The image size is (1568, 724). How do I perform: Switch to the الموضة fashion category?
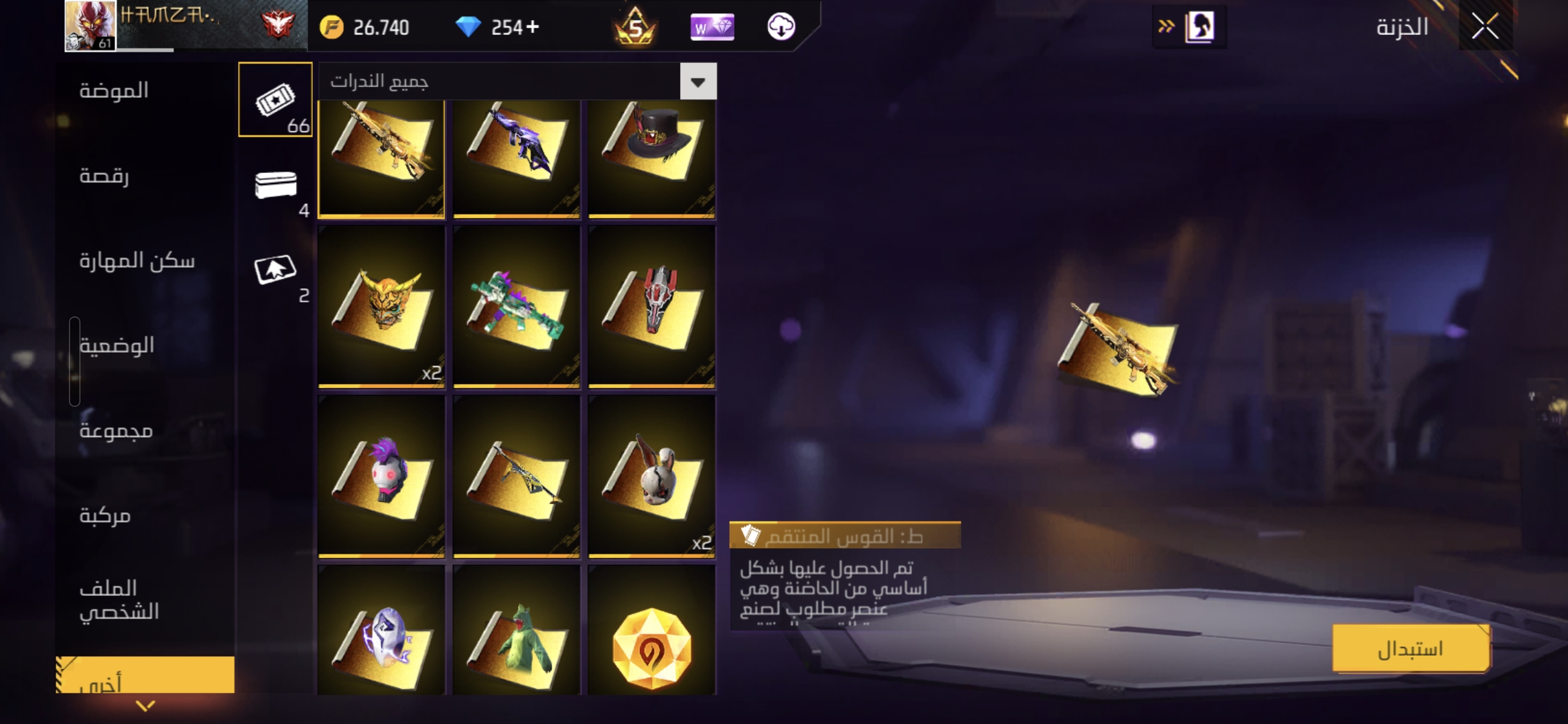[114, 90]
